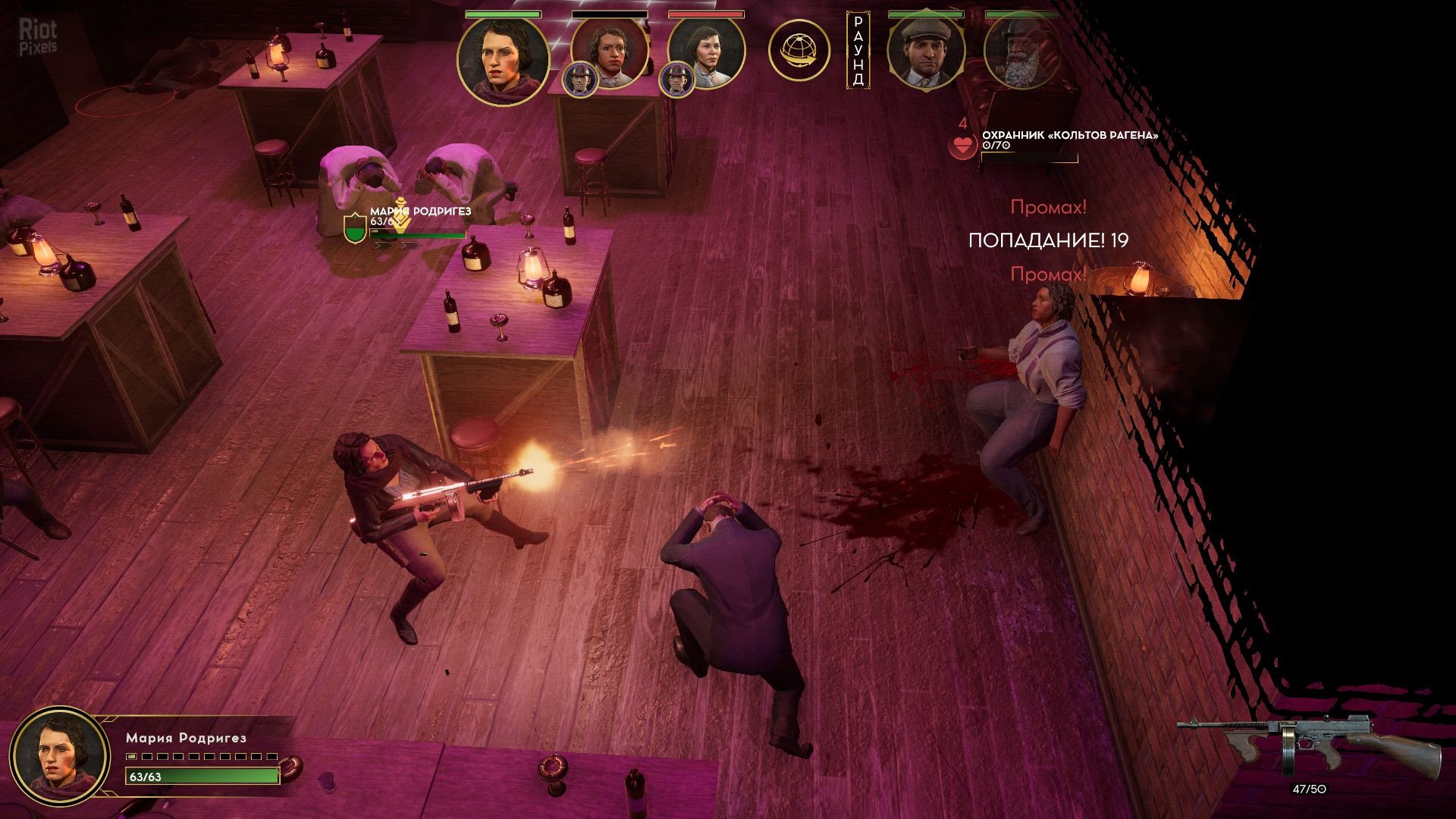
Task: Select the bearded old man's turn portrait
Action: (x=1021, y=52)
